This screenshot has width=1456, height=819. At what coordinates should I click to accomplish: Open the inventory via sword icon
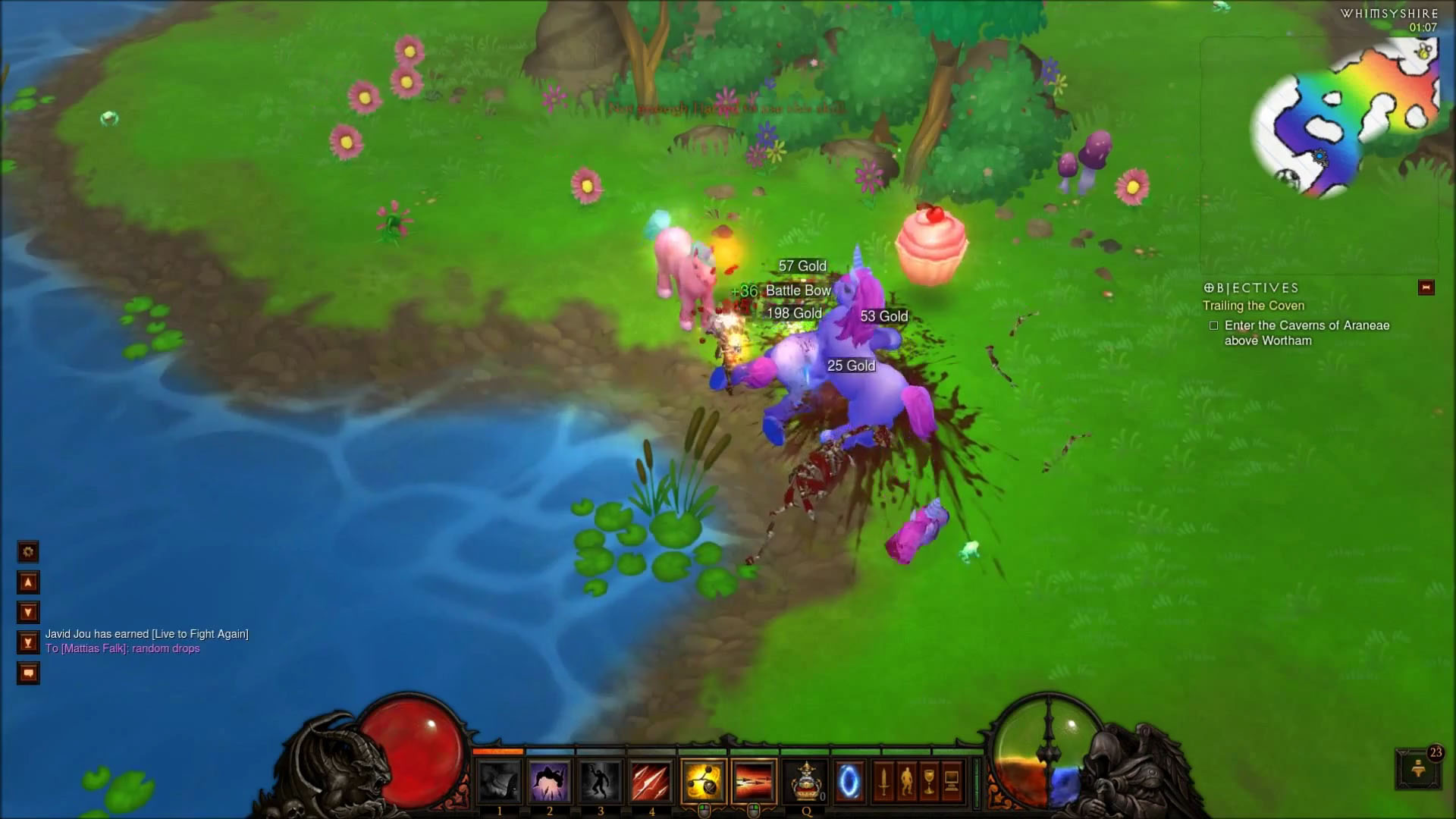[x=883, y=781]
